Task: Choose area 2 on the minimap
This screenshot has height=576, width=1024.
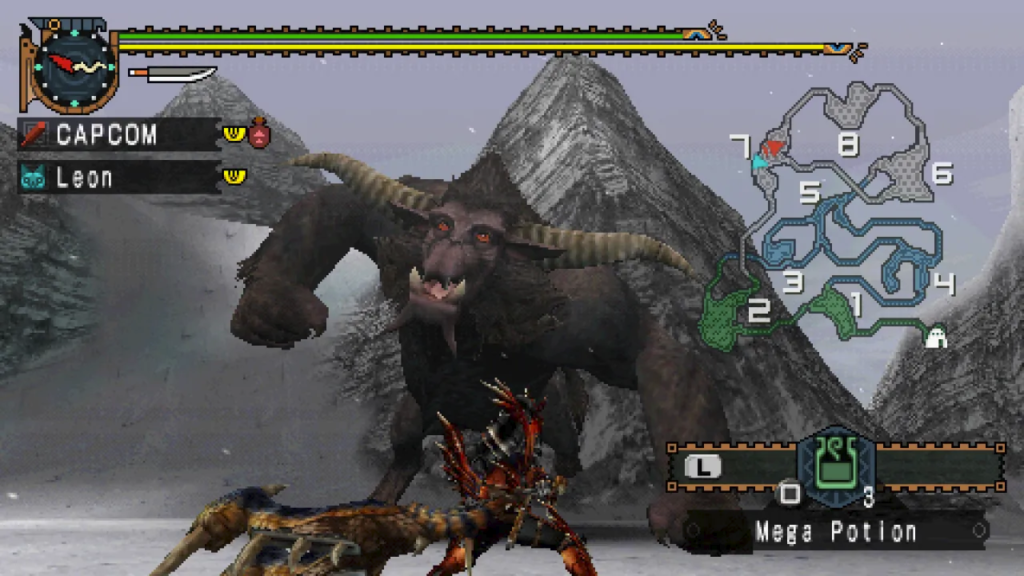Action: click(x=759, y=311)
